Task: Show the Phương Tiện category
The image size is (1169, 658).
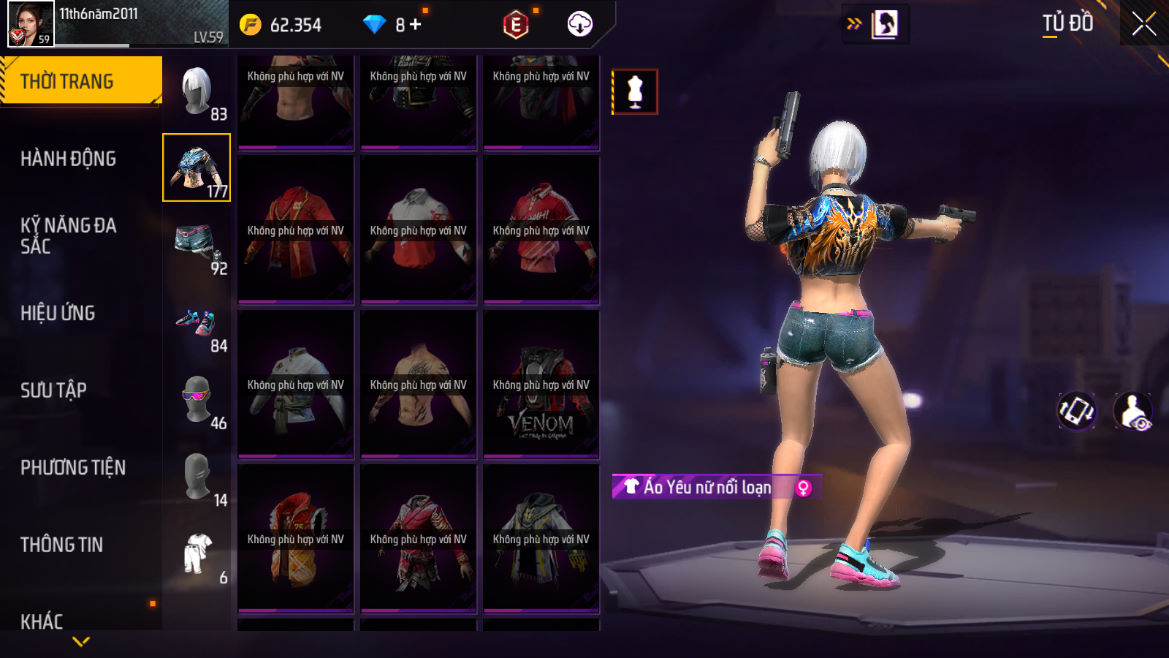Action: (x=73, y=467)
